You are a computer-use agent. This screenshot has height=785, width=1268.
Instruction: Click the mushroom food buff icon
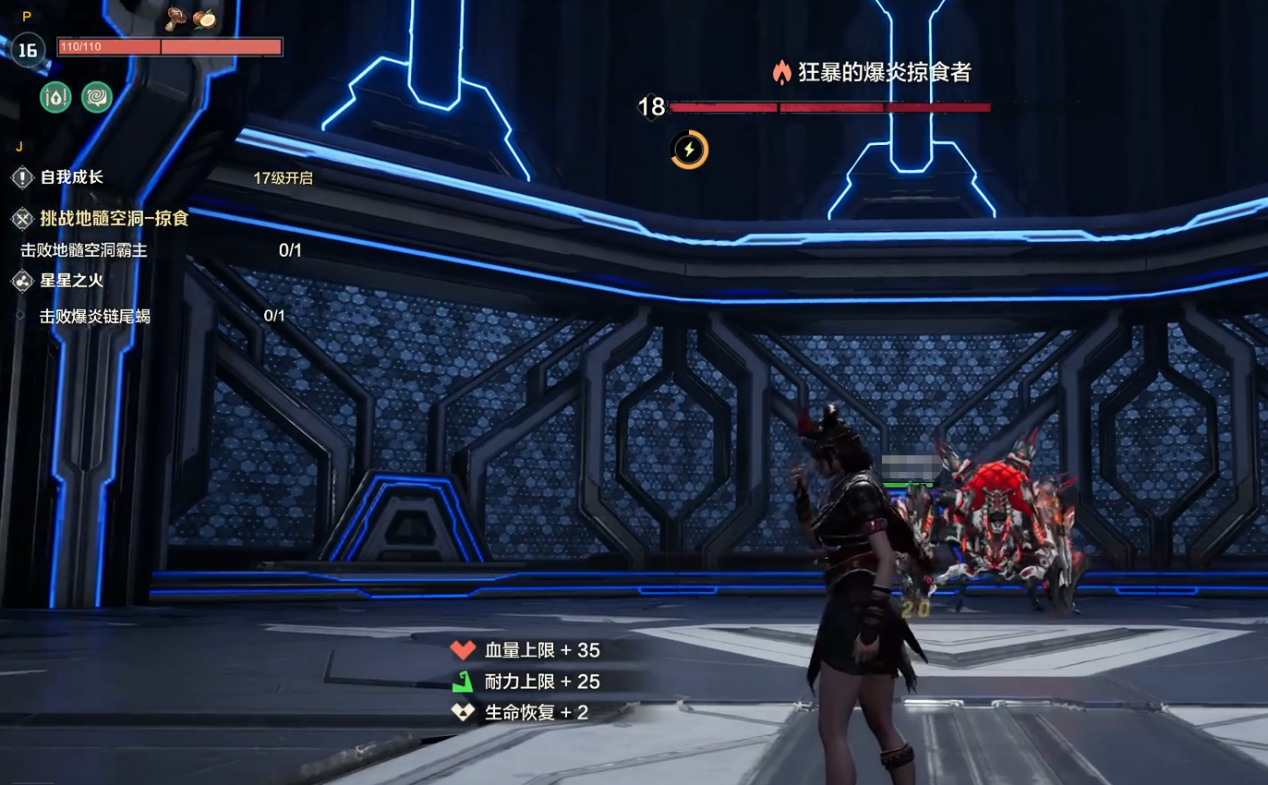[177, 17]
